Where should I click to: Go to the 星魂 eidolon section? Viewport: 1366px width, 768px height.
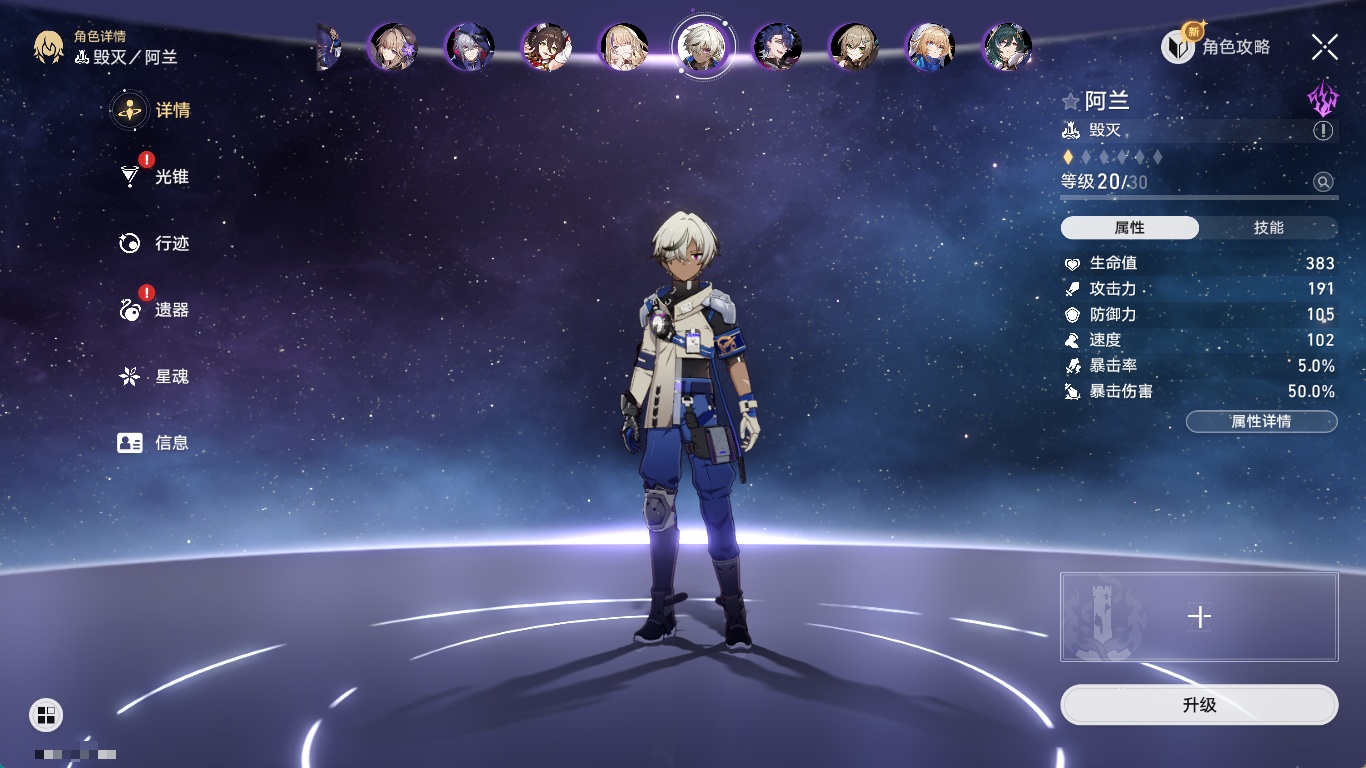[x=170, y=377]
